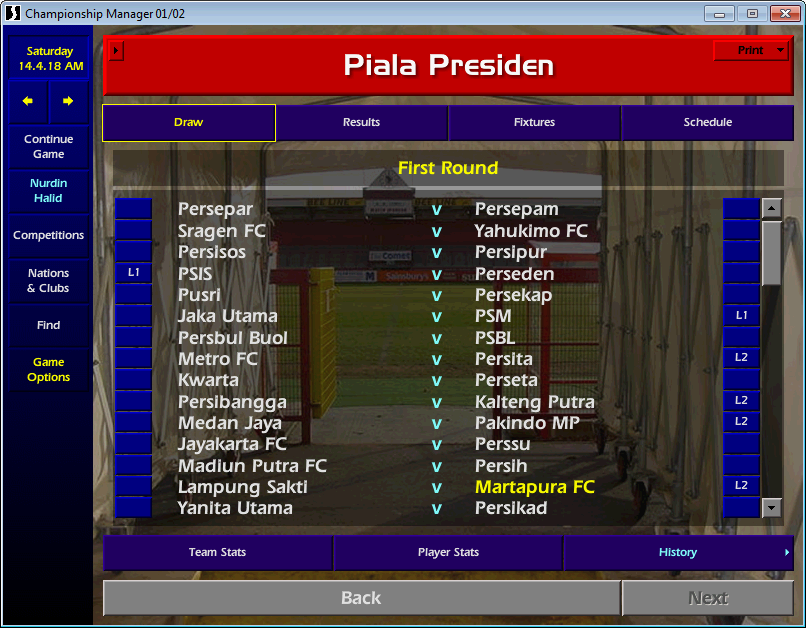Close the Championship Manager window

782,13
